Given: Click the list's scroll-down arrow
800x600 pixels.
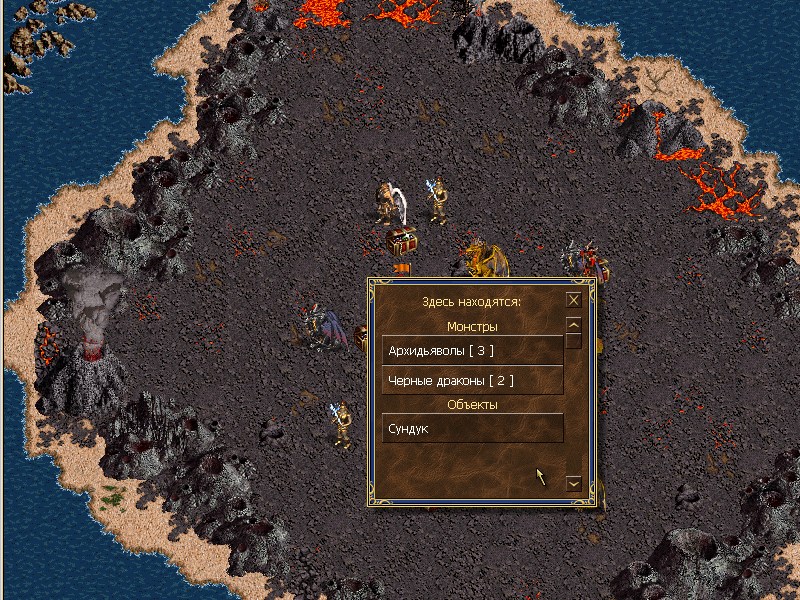Looking at the screenshot, I should [574, 482].
